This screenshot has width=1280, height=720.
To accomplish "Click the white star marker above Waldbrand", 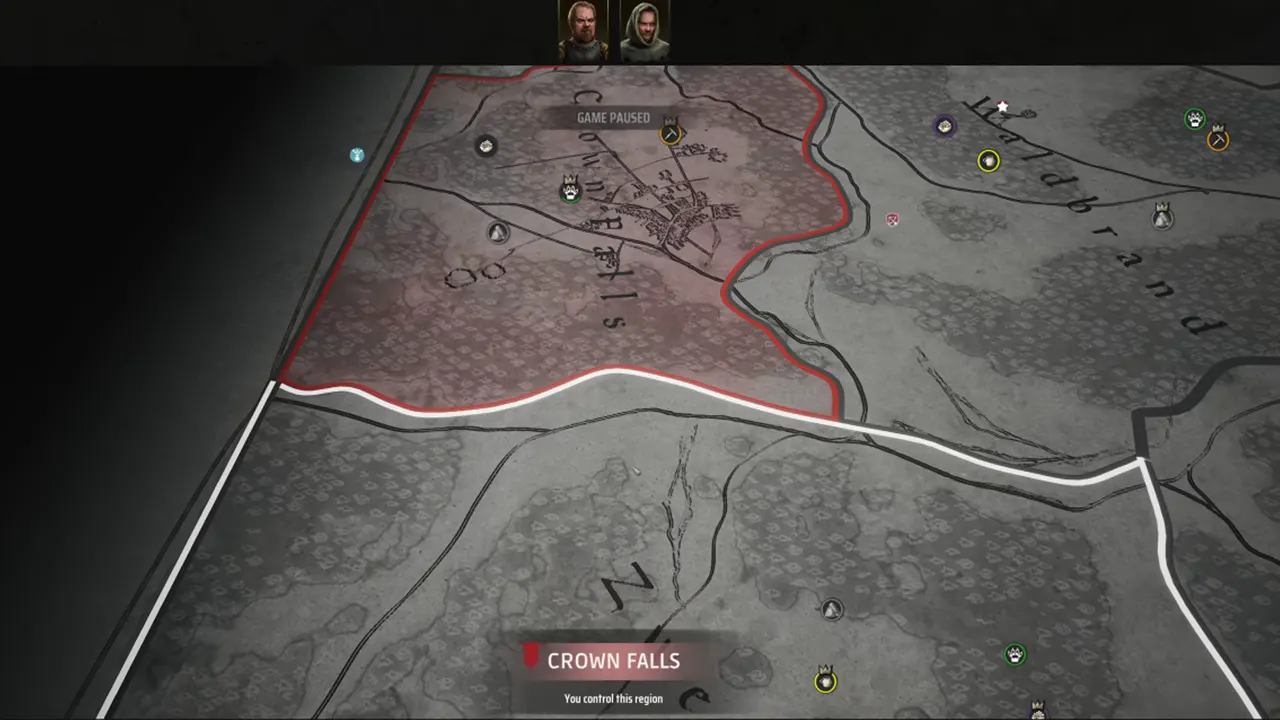I will 1002,104.
